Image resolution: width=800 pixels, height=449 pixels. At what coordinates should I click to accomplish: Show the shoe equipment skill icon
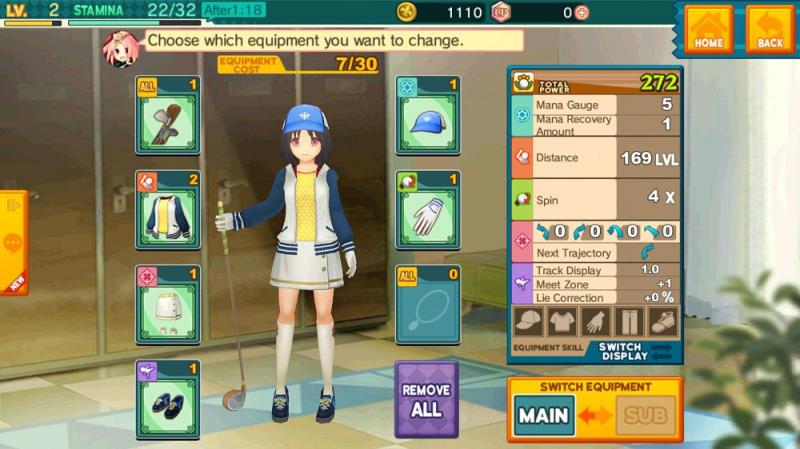click(x=662, y=323)
